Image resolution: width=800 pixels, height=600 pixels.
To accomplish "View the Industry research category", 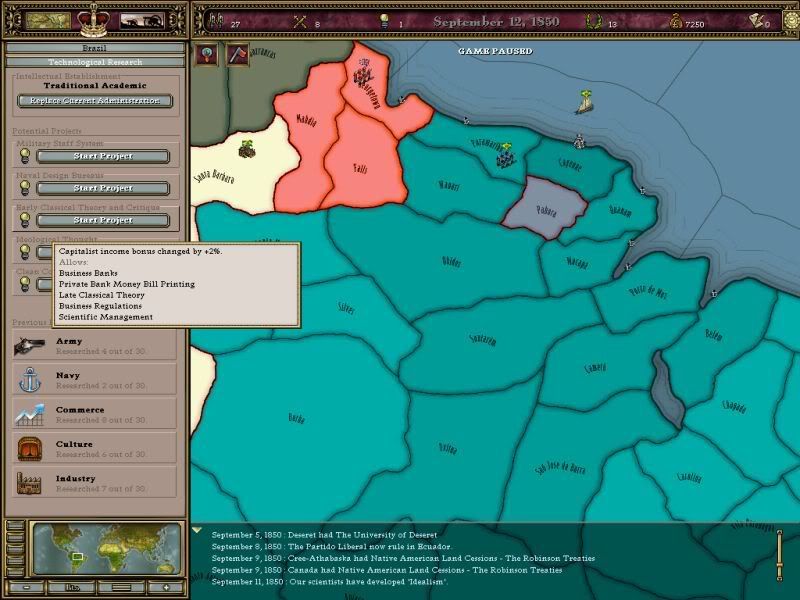I will tap(94, 483).
